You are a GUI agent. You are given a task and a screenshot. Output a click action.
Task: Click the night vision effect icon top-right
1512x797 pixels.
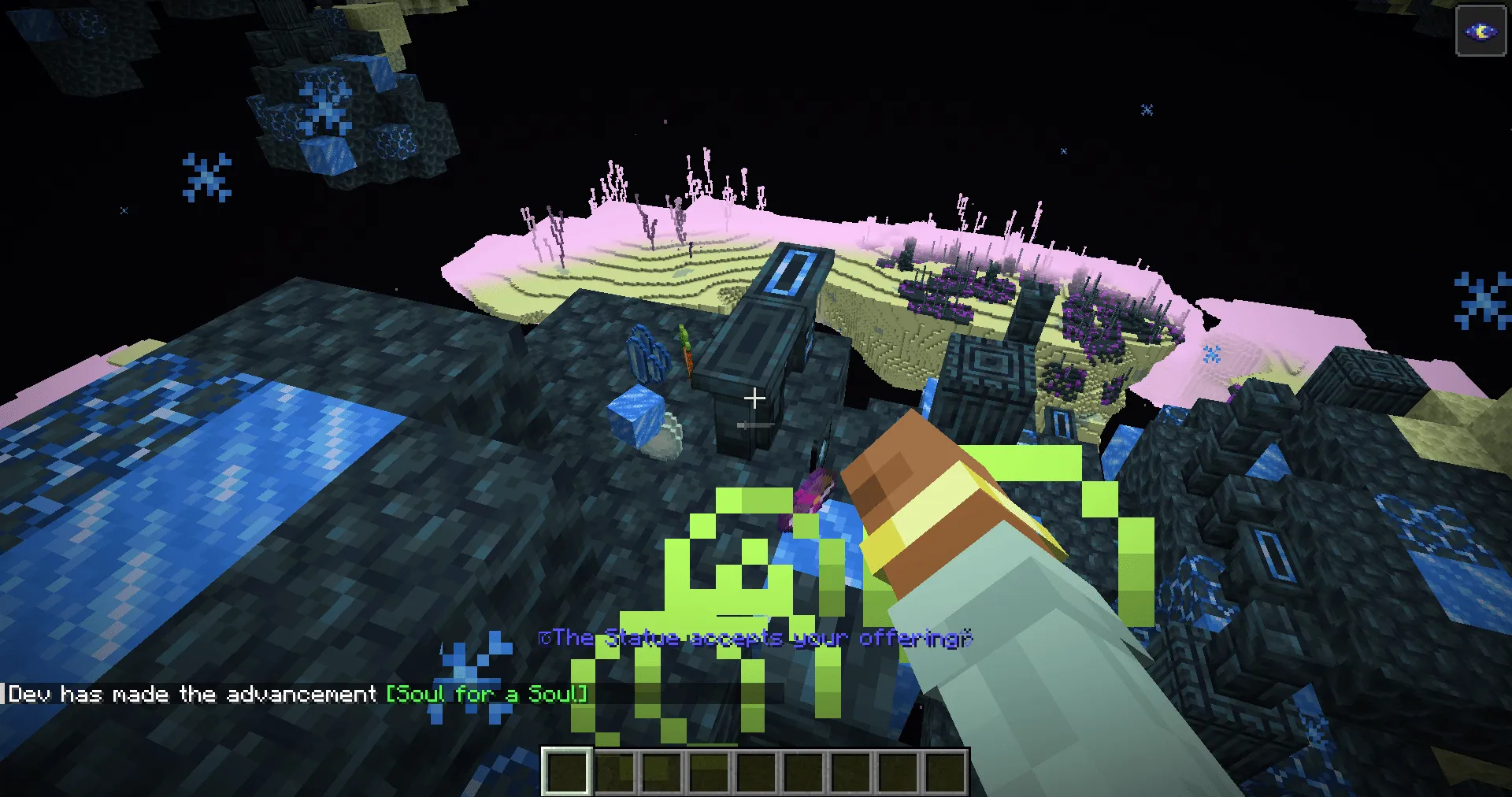tap(1480, 32)
